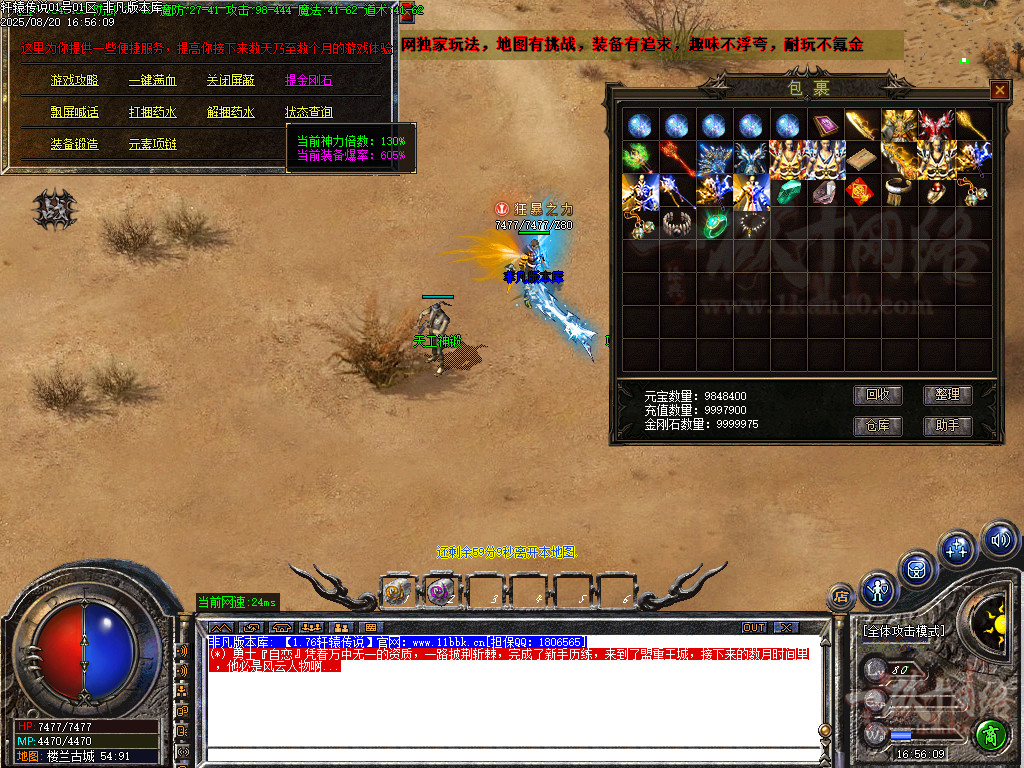The width and height of the screenshot is (1024, 768).
Task: Select the purple spellbook in the bag
Action: (825, 126)
